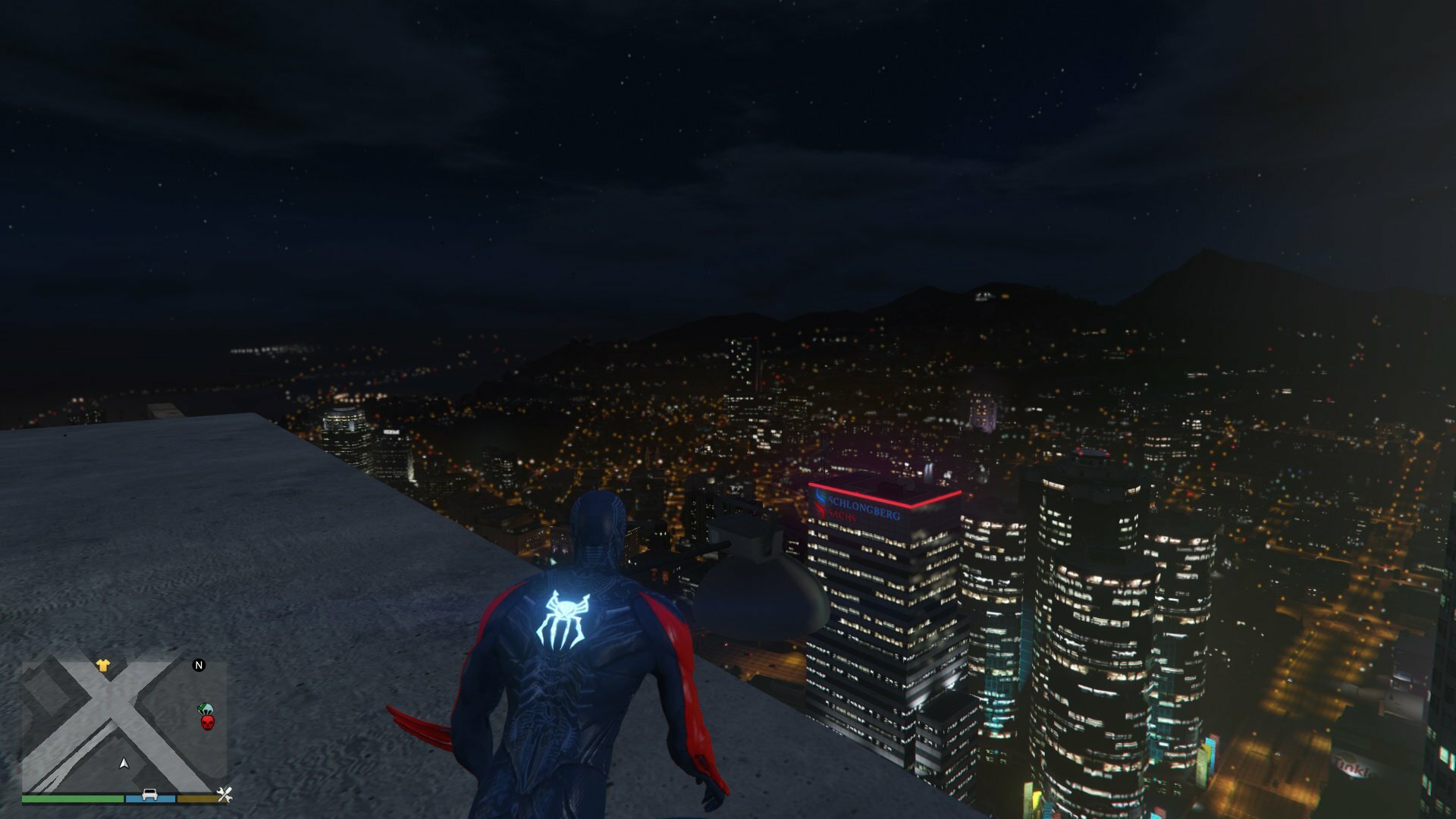Select the red skull marker on minimap
Image resolution: width=1456 pixels, height=819 pixels.
(x=207, y=722)
